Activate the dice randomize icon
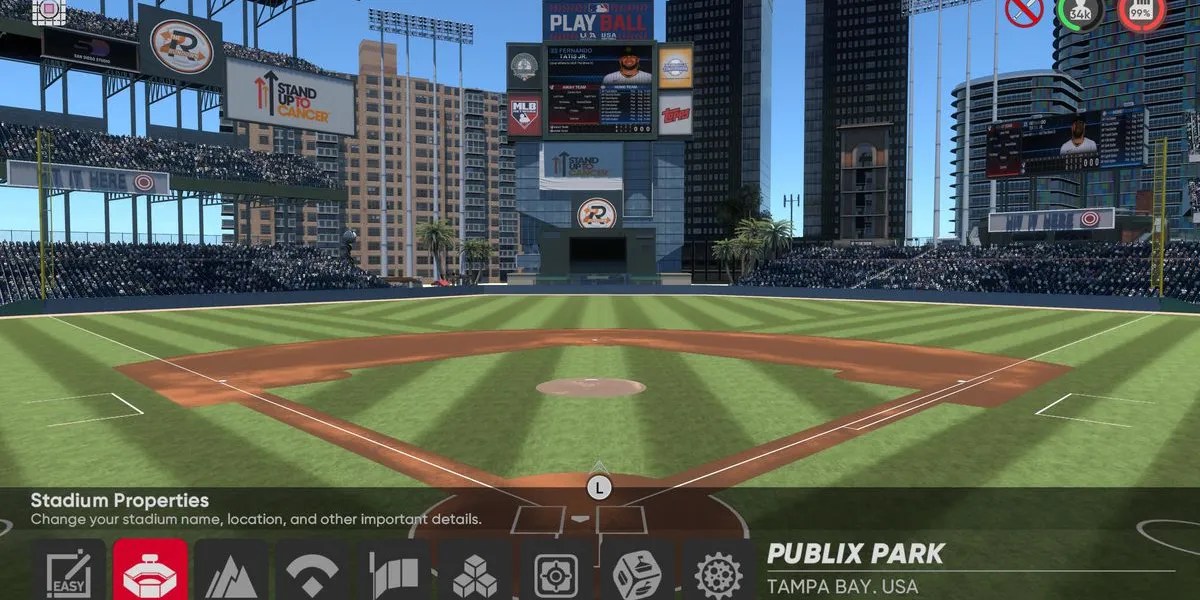 (x=637, y=574)
